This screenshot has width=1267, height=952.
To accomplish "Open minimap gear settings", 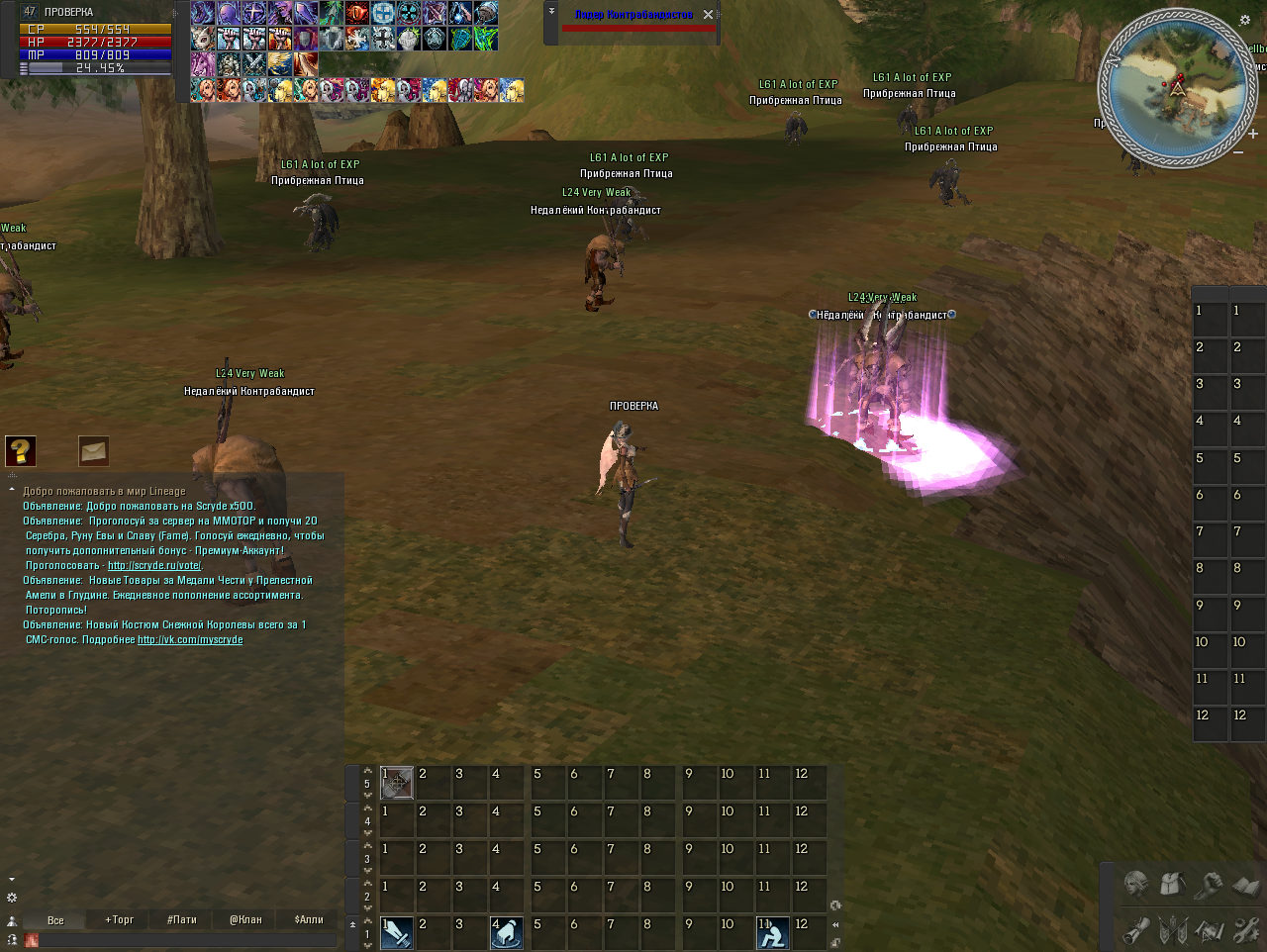I will (1244, 20).
